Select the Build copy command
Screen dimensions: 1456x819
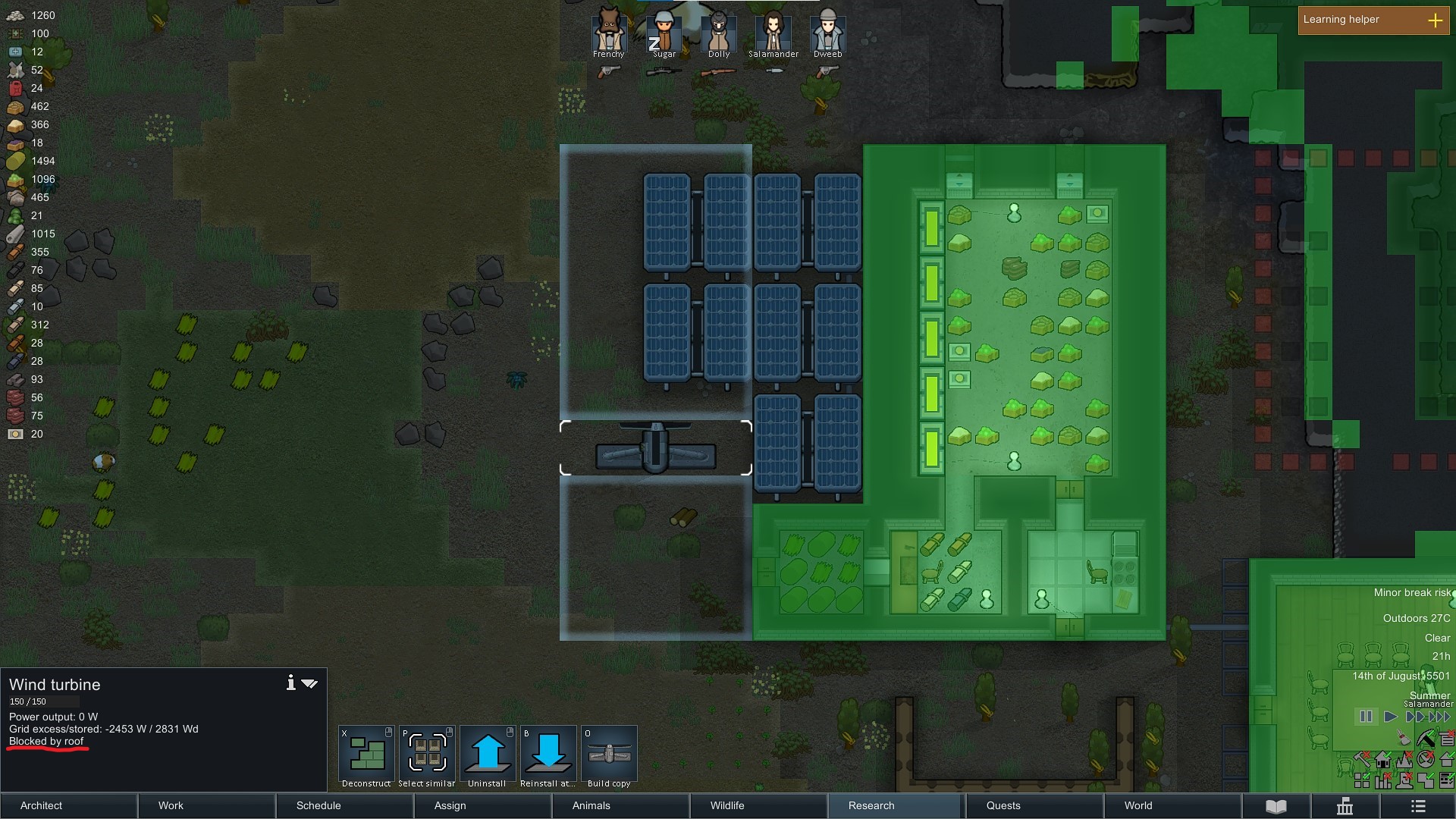608,754
